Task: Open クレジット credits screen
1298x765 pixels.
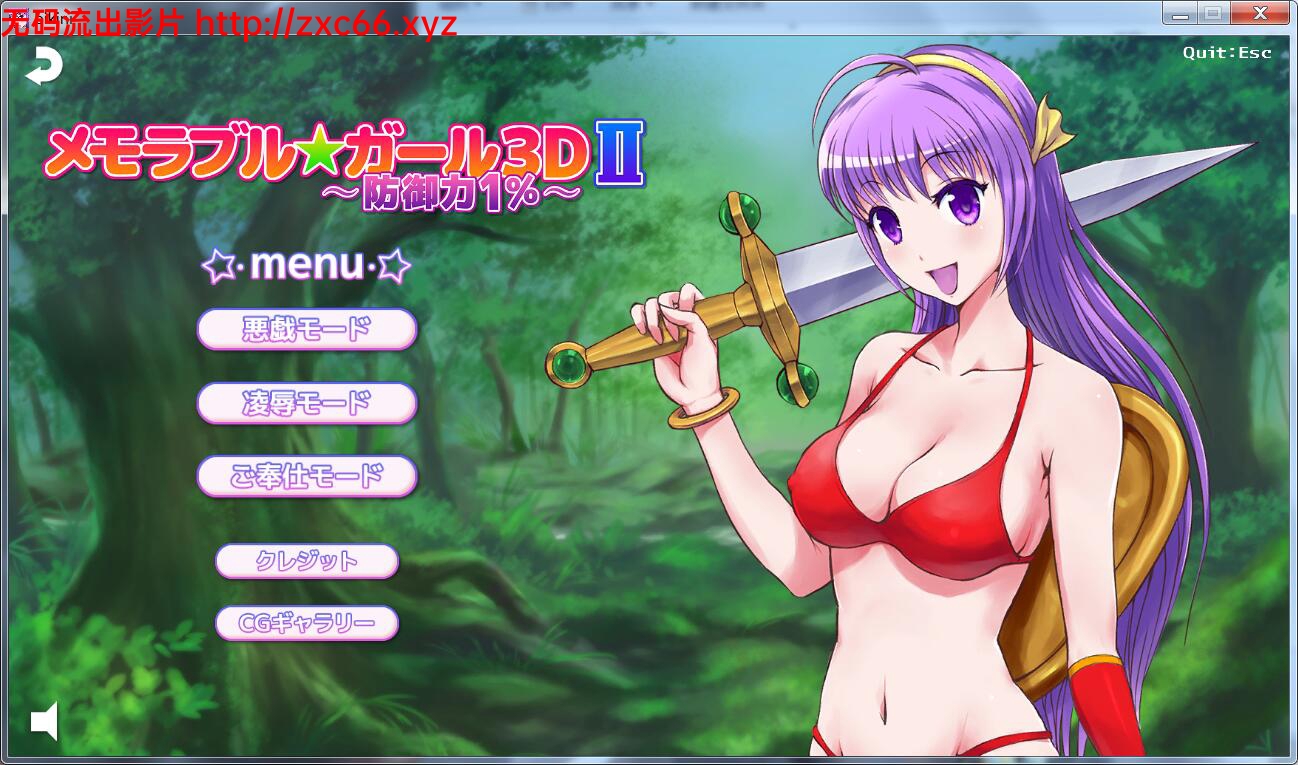Action: tap(305, 561)
